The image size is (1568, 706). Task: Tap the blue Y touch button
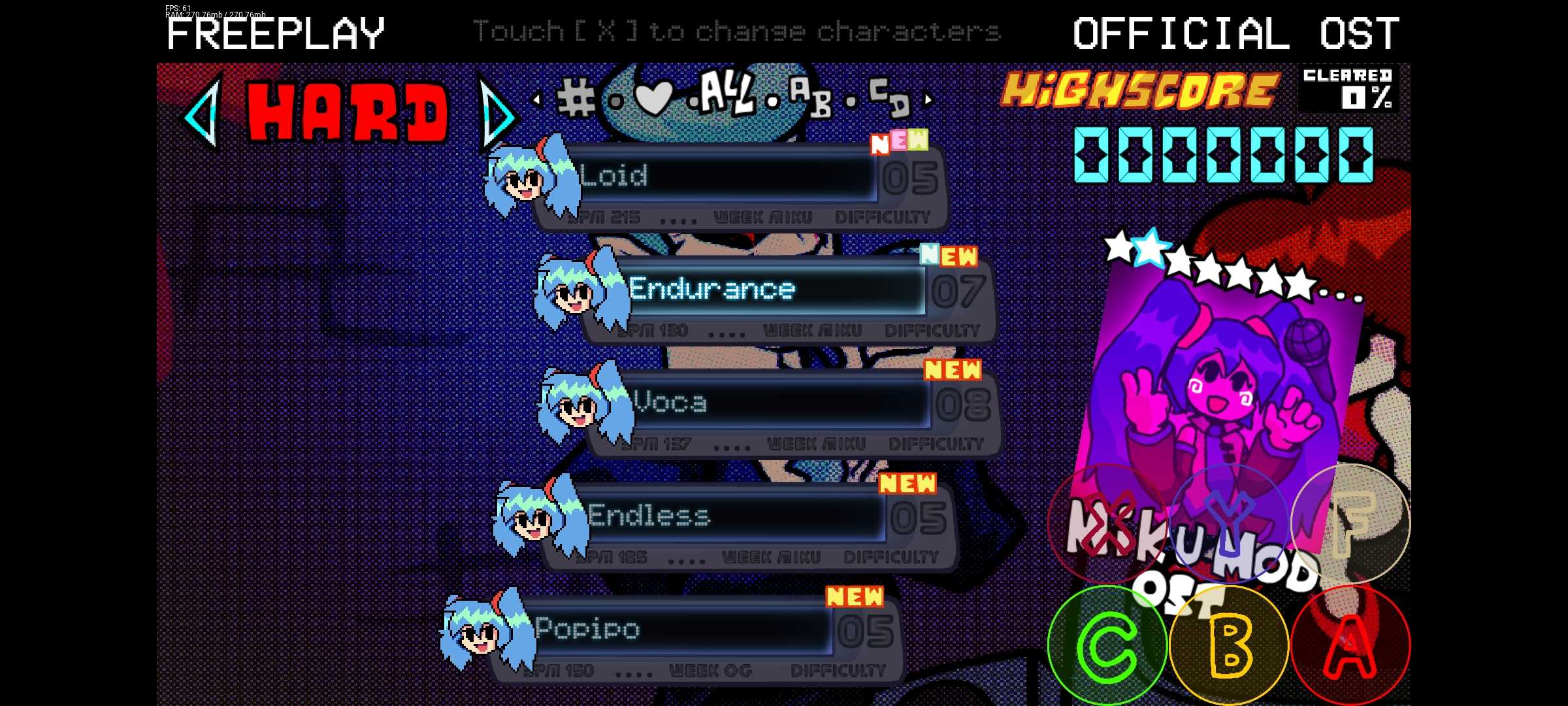(1229, 523)
